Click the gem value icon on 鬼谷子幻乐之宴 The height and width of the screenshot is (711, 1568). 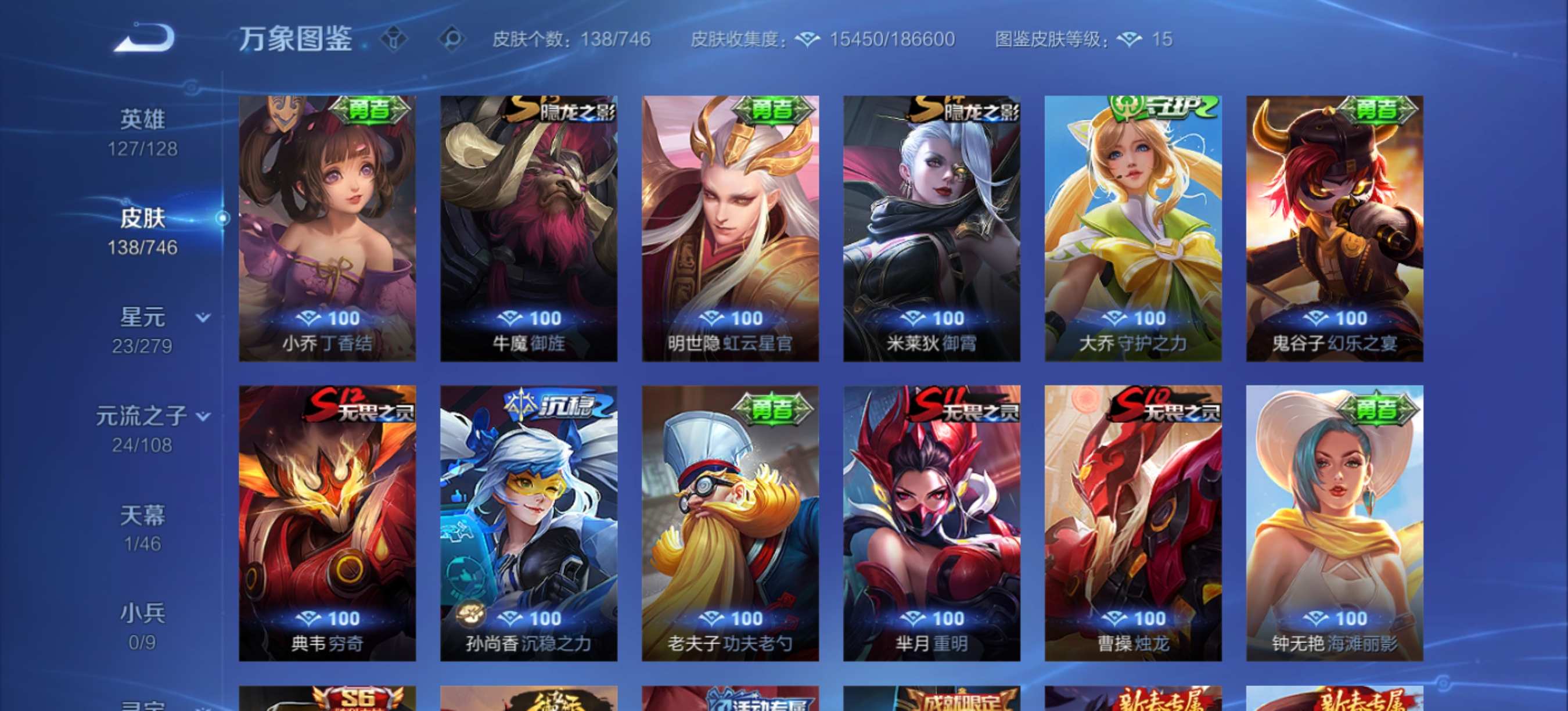point(1318,318)
